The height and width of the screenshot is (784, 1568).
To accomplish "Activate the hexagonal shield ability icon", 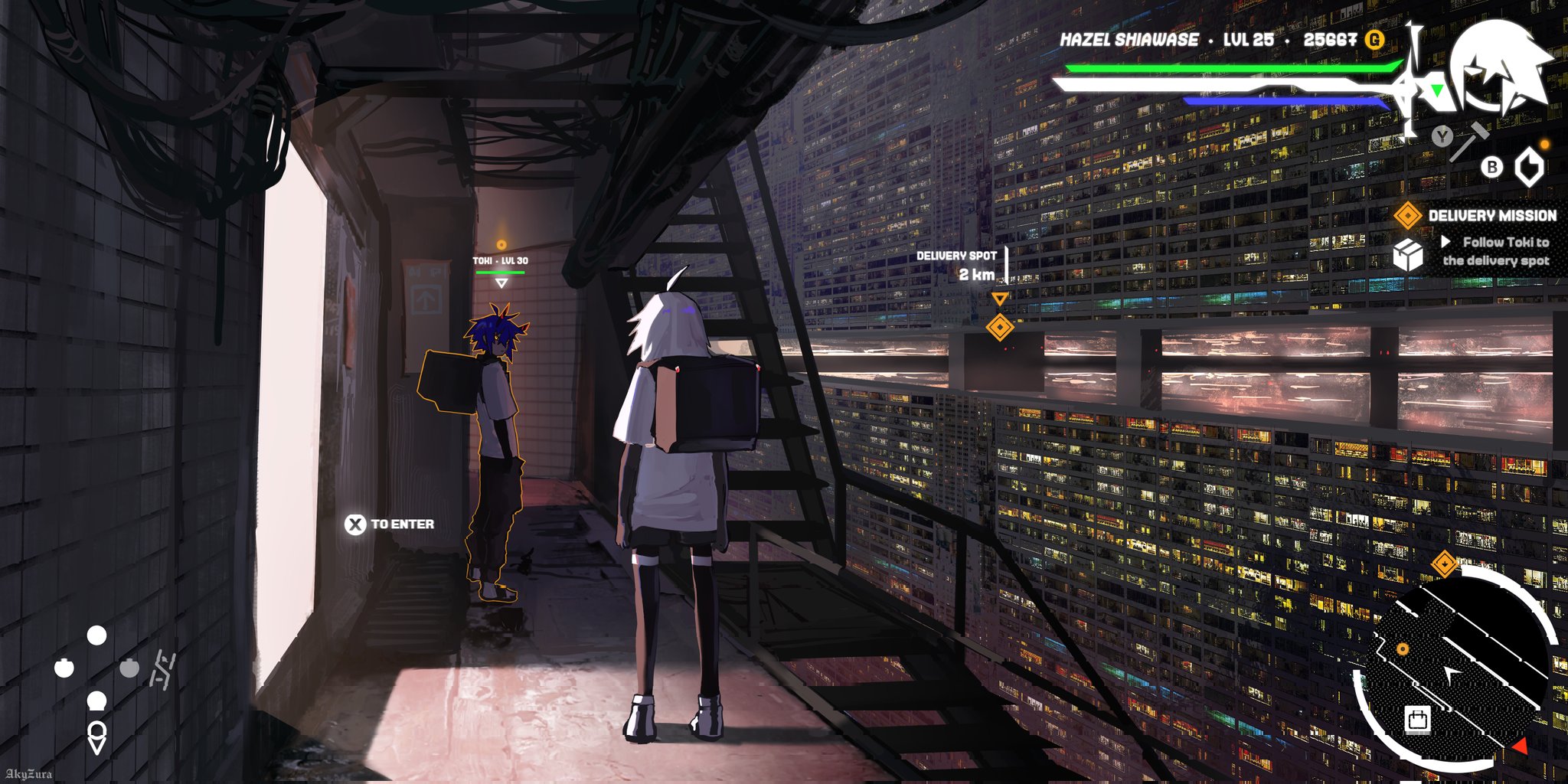I will [x=1530, y=167].
